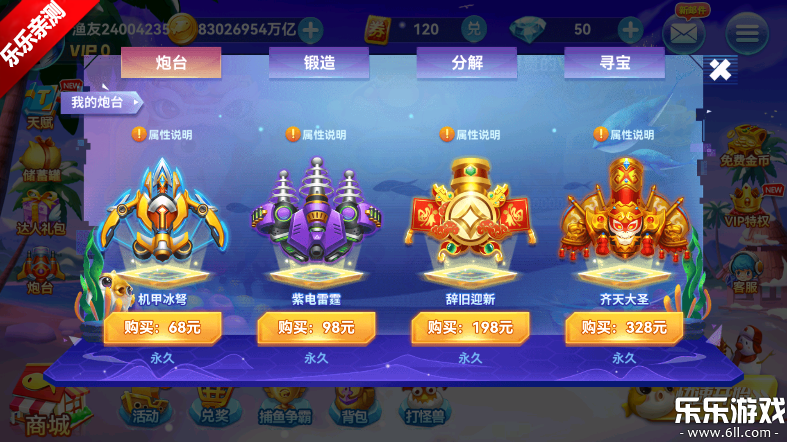Image resolution: width=787 pixels, height=442 pixels.
Task: Select the 寻宝 tab
Action: [614, 63]
